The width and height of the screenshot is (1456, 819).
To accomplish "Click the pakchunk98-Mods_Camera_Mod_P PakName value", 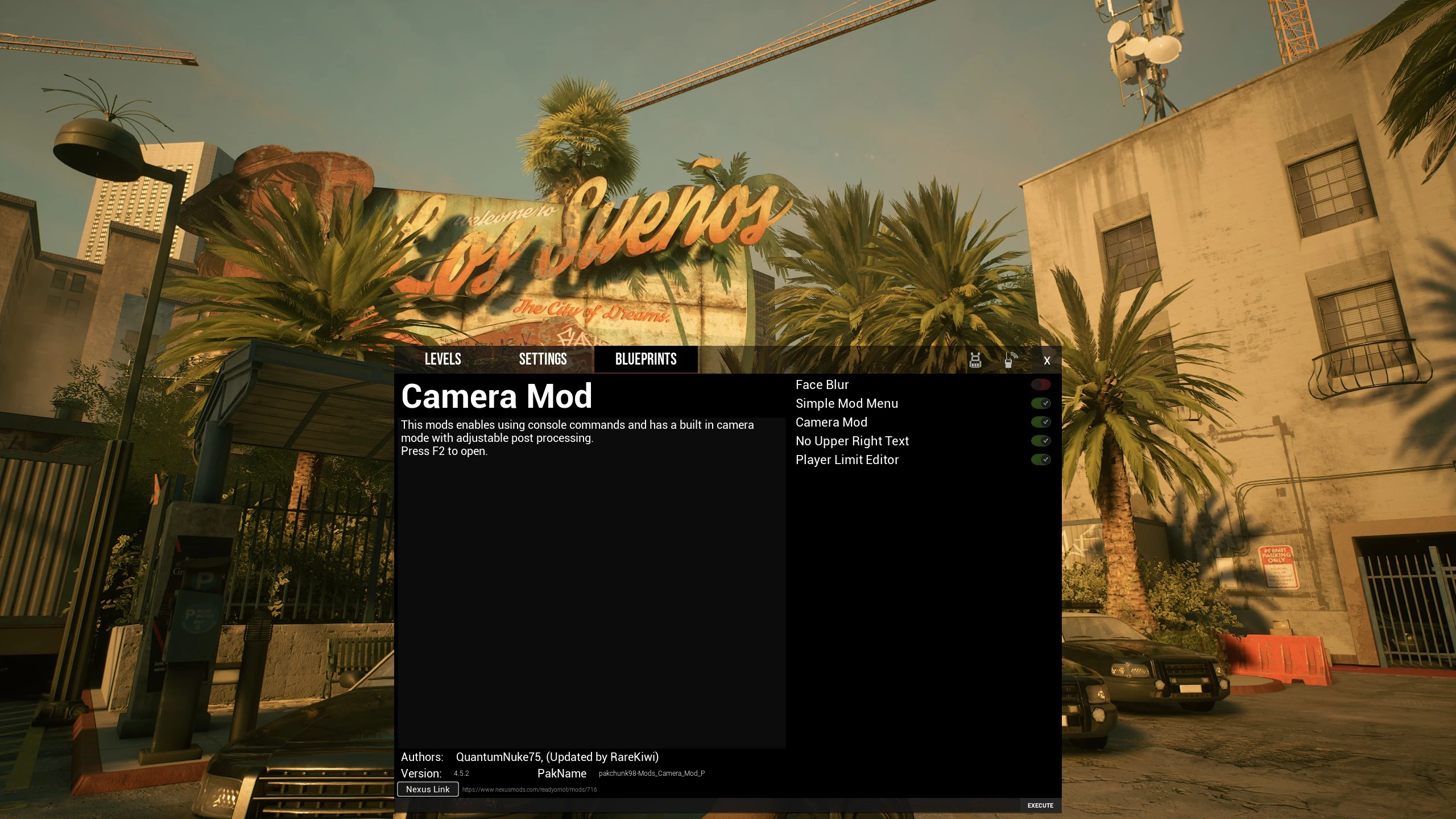I will [651, 773].
